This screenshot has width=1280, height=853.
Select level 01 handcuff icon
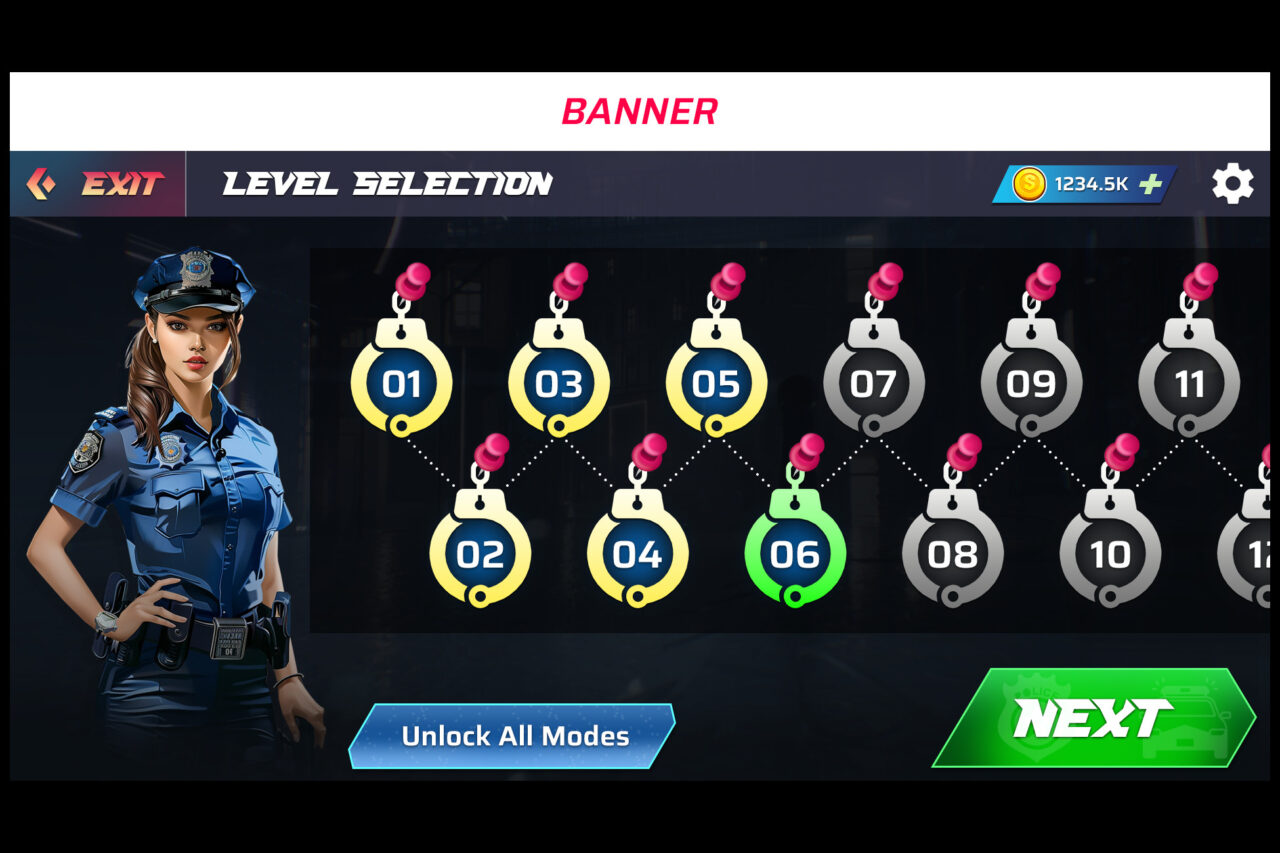pyautogui.click(x=404, y=384)
